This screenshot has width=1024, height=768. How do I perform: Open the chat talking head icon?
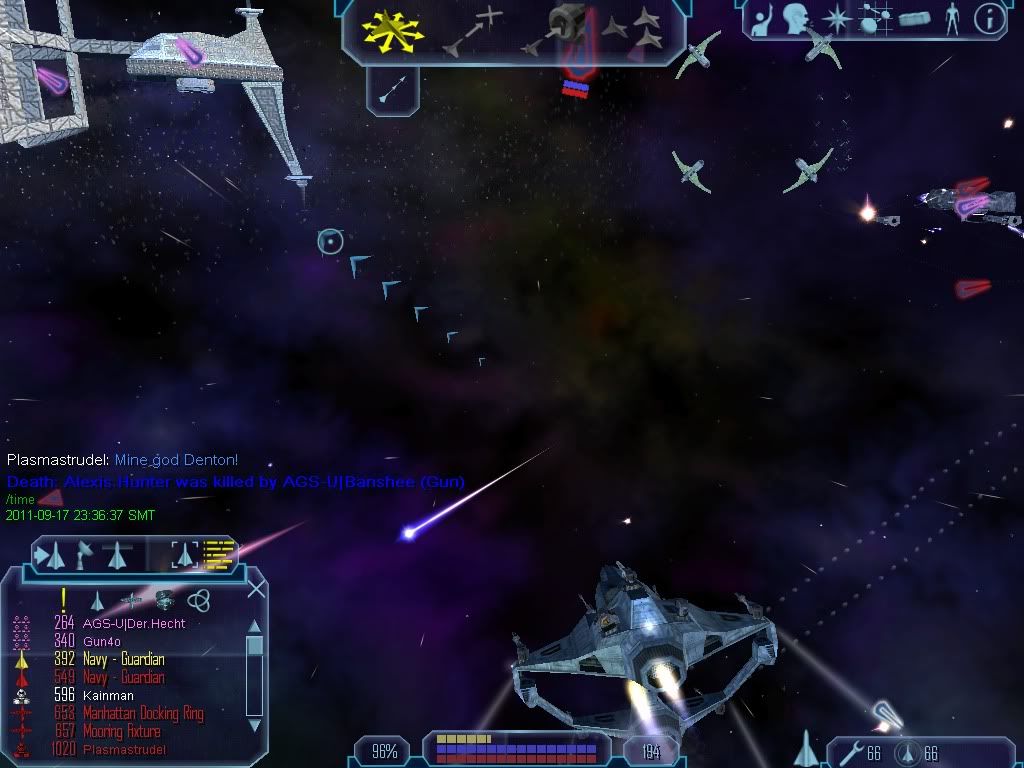(797, 19)
